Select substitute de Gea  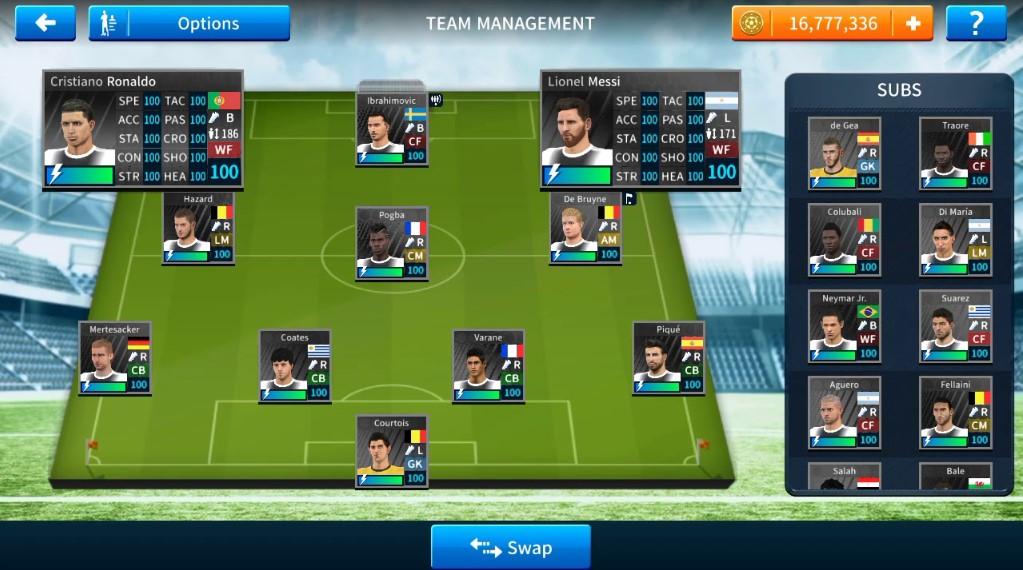[x=844, y=153]
